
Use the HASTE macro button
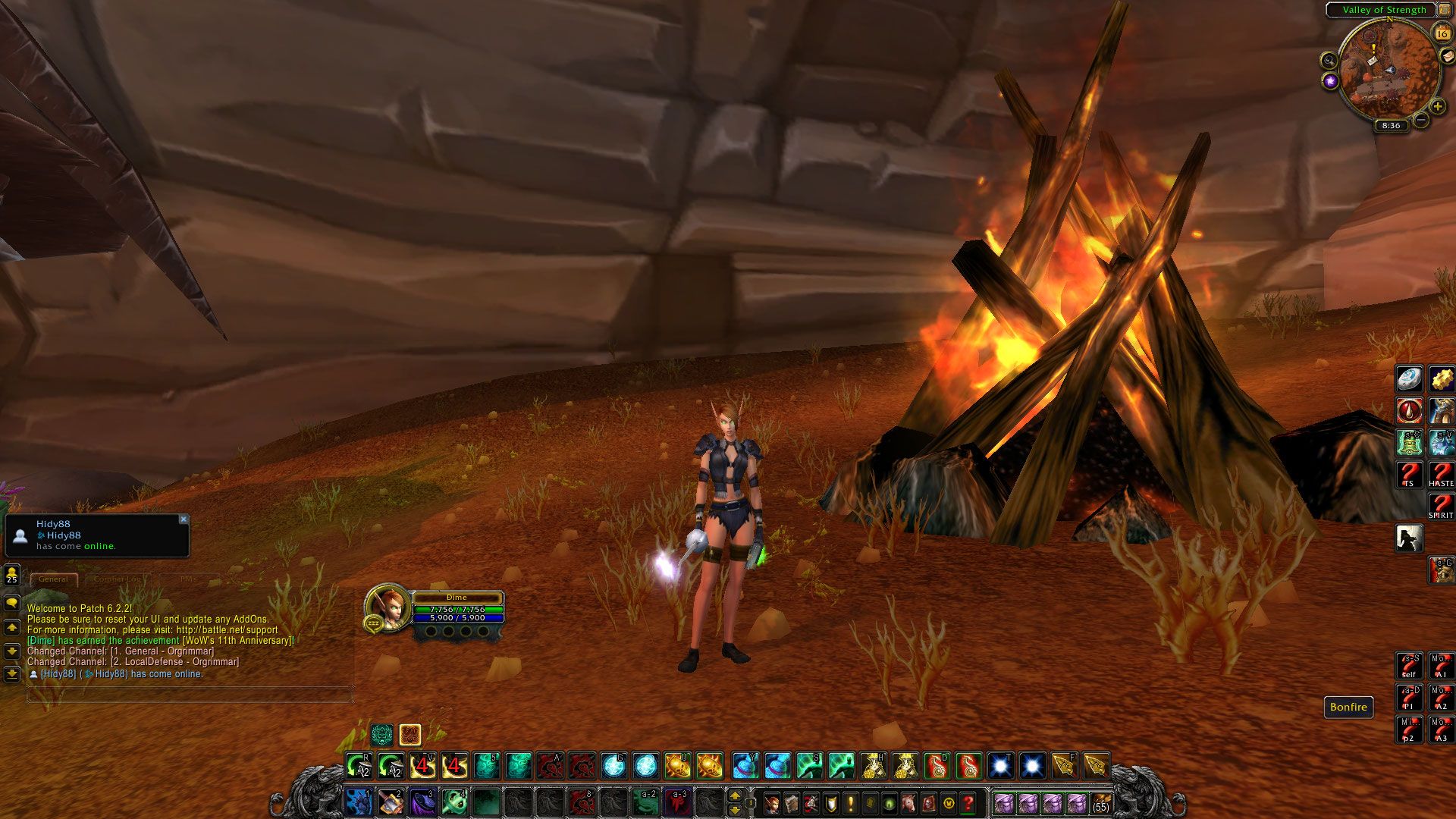point(1441,475)
